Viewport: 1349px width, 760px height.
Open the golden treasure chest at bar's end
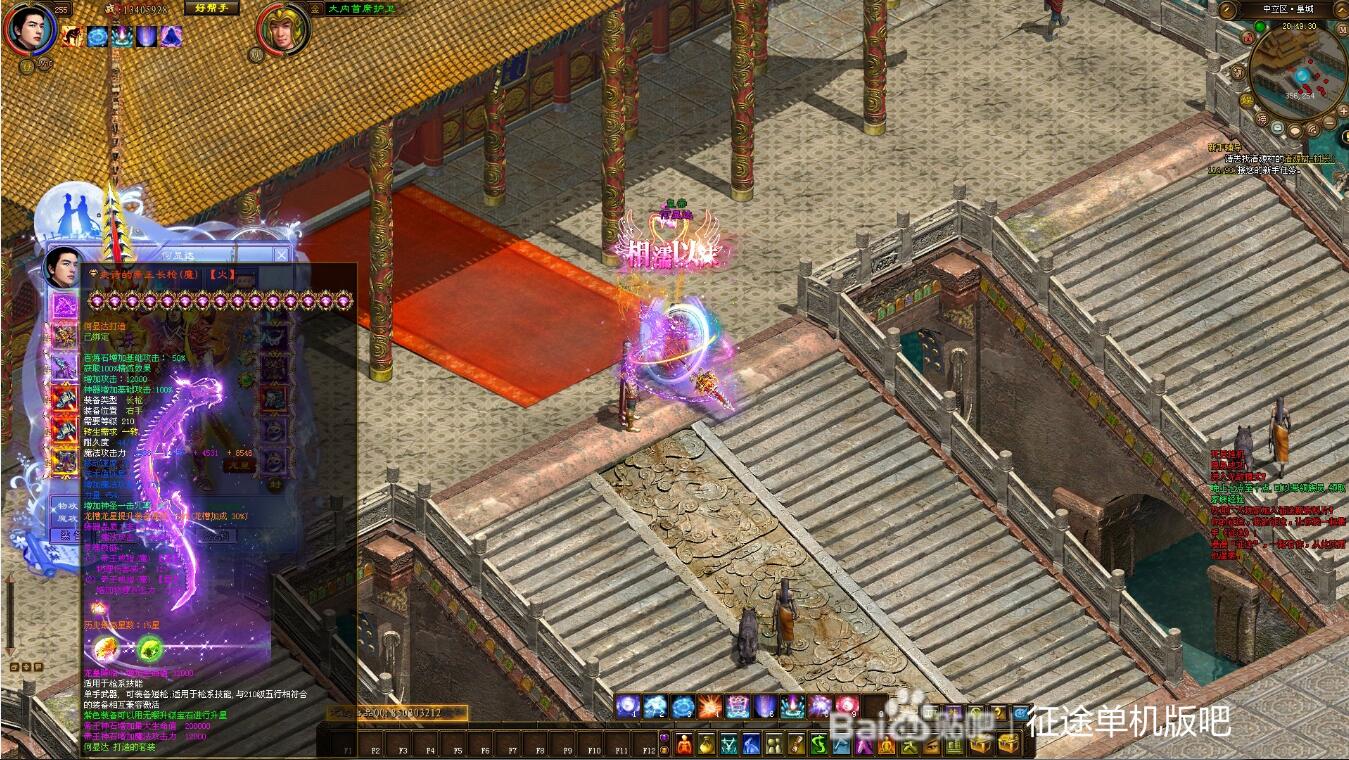tap(1008, 744)
